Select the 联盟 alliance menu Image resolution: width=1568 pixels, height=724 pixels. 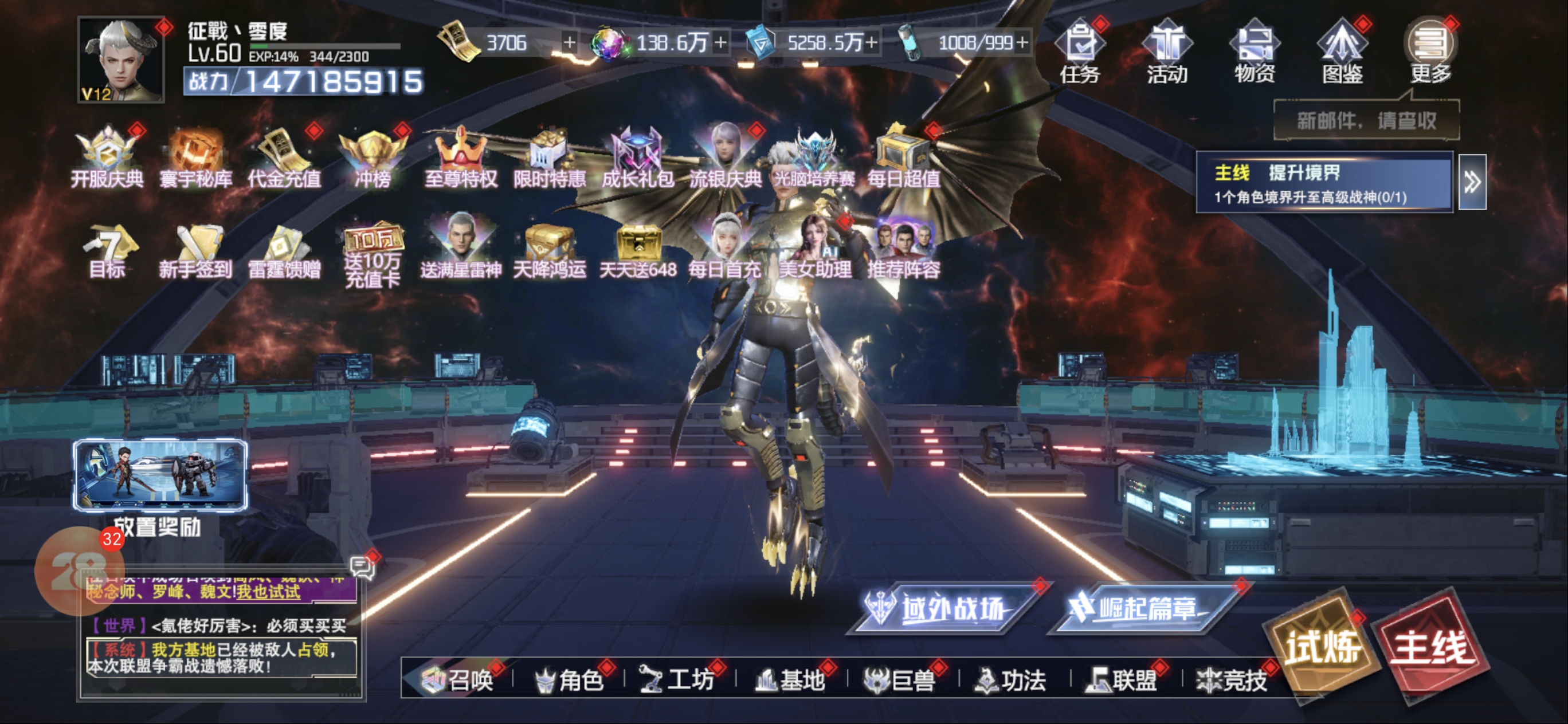click(x=1124, y=679)
